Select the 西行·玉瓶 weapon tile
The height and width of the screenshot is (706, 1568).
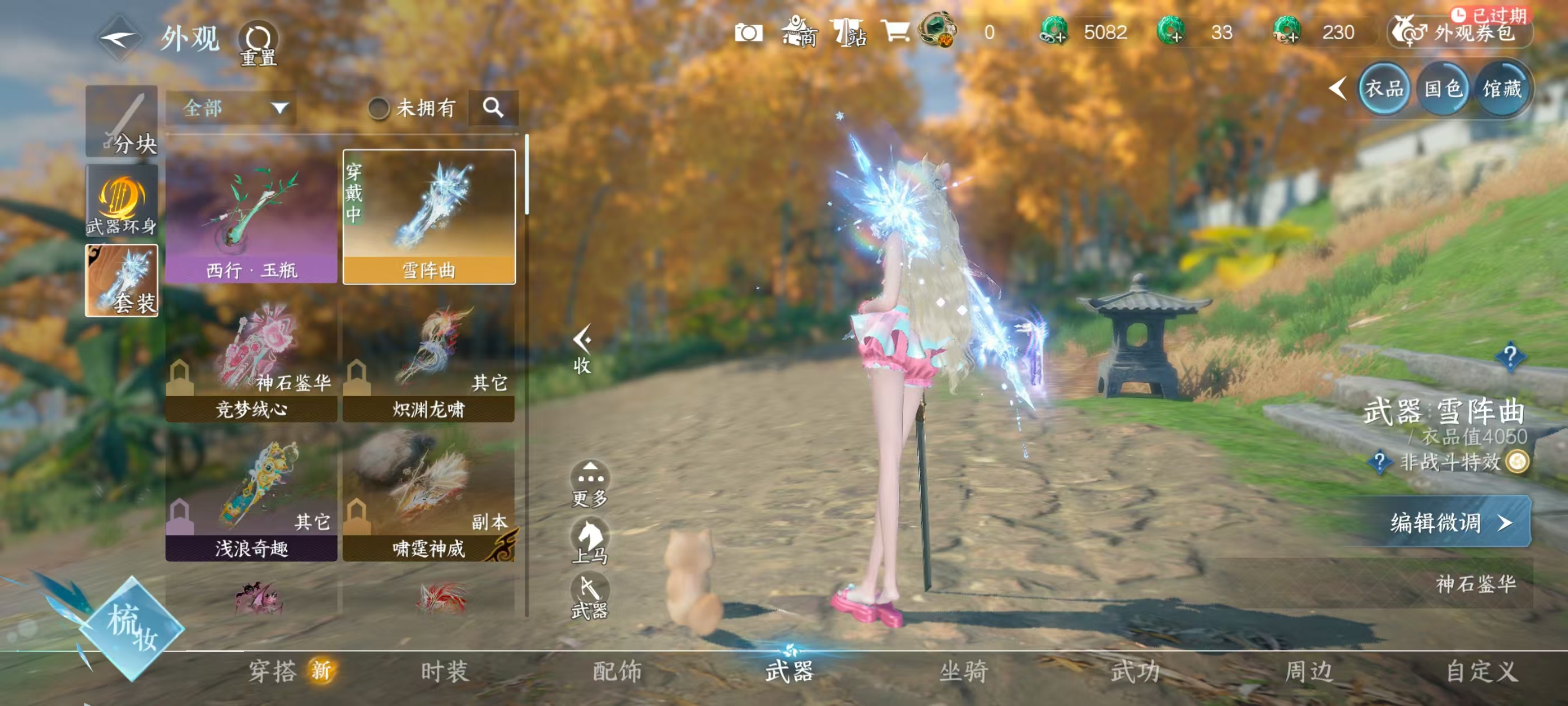pos(251,217)
